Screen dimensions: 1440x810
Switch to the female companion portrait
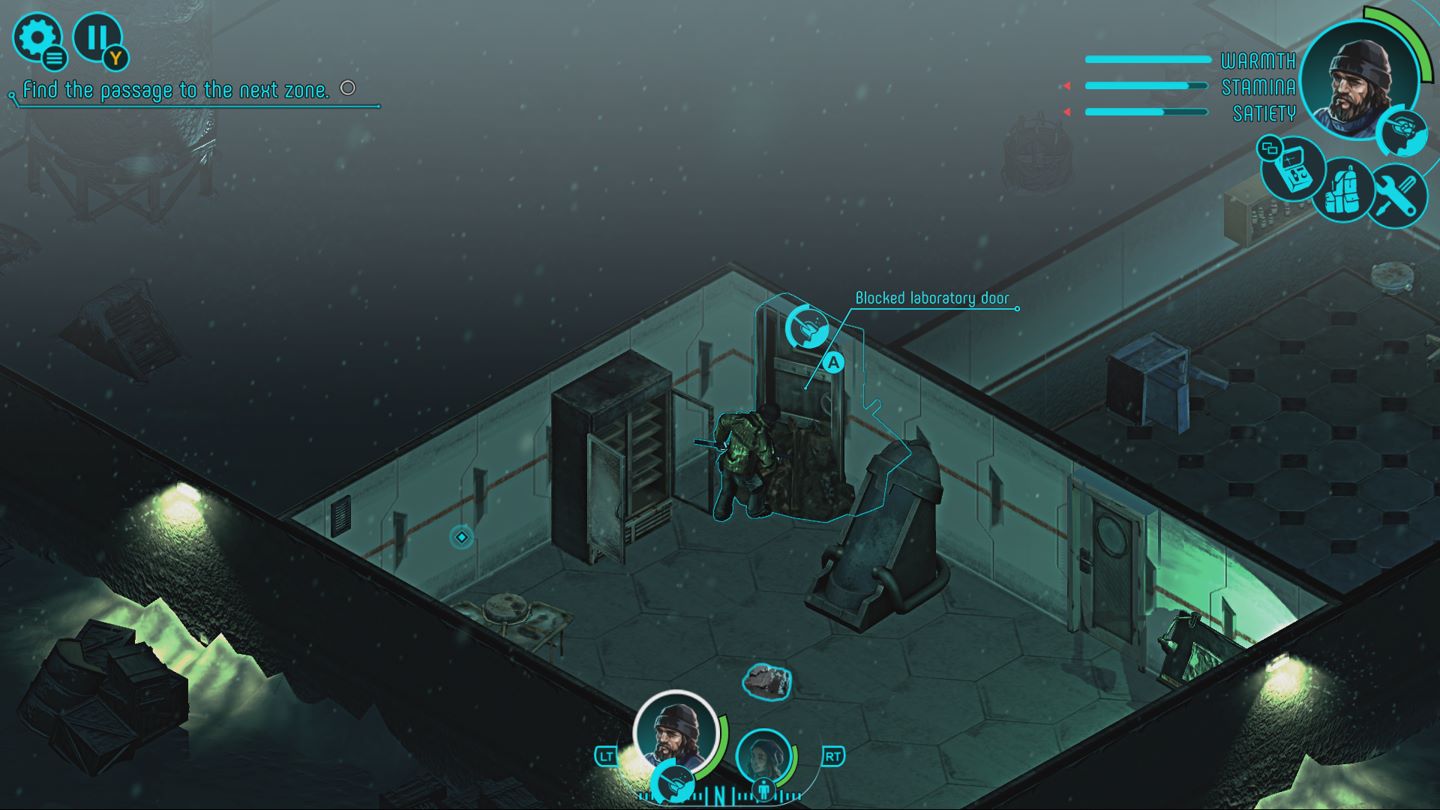[764, 758]
